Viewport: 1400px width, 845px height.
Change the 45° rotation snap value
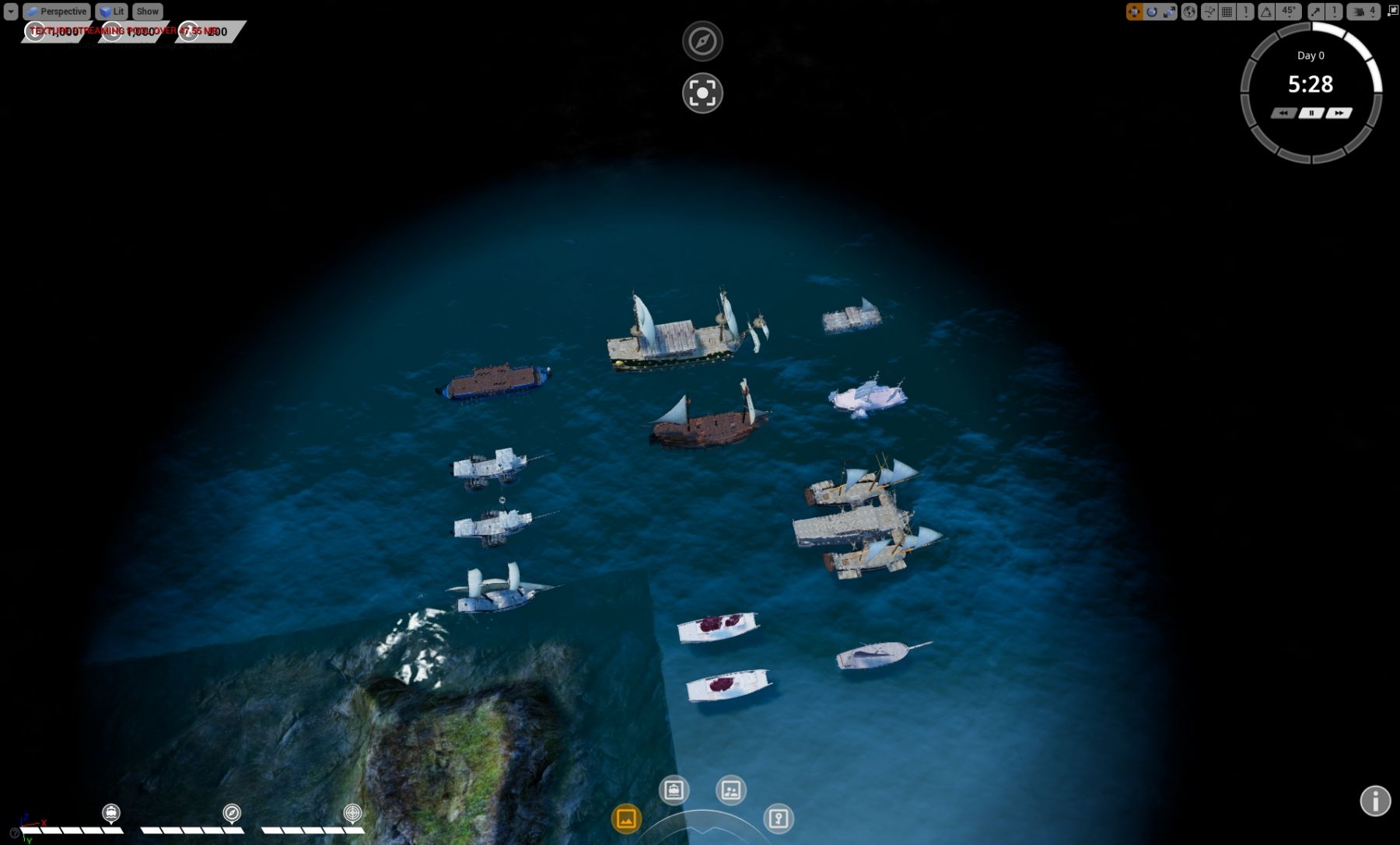(x=1289, y=12)
